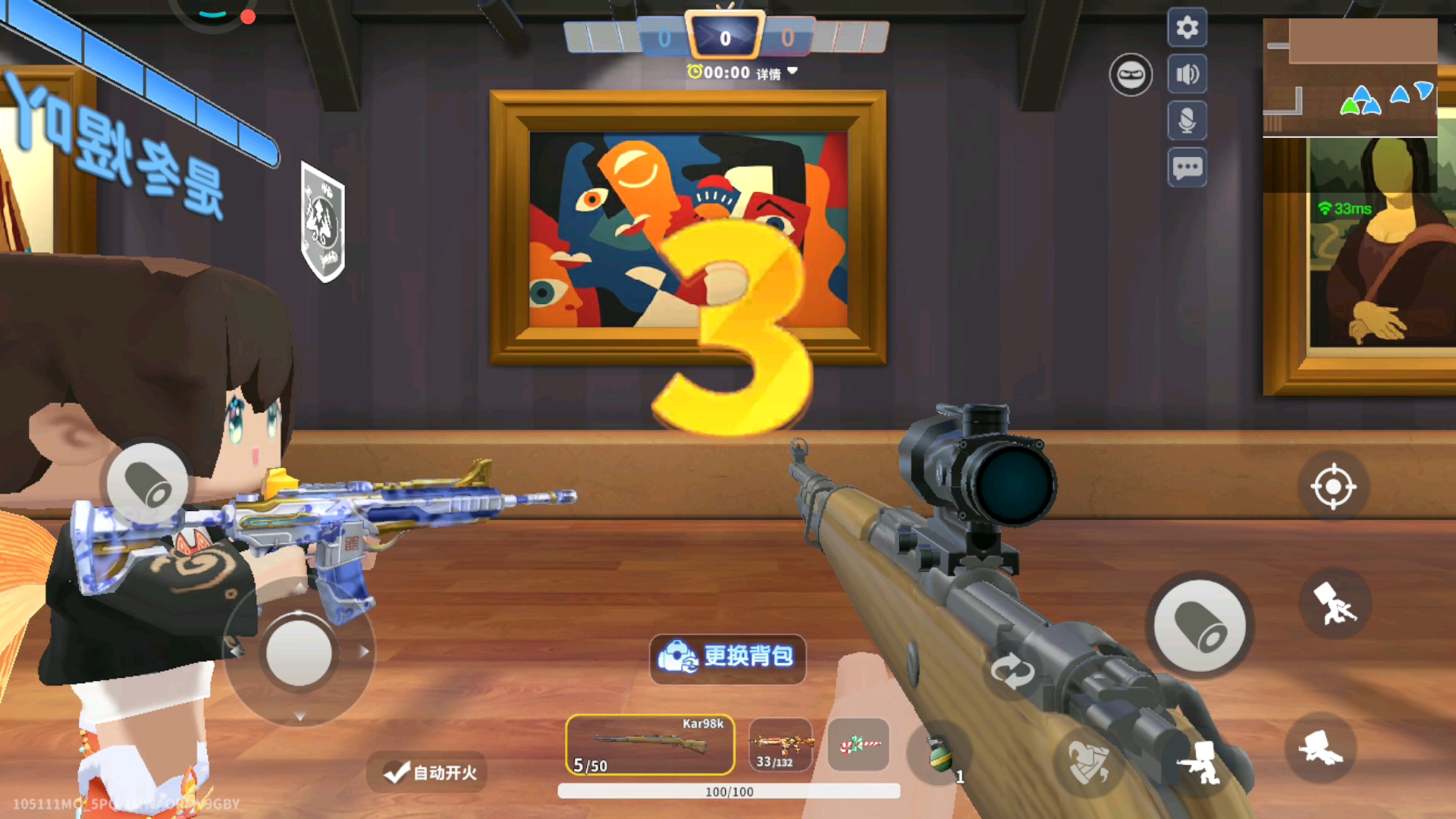The image size is (1456, 819).
Task: Activate the crosshair scope aim button
Action: [x=1333, y=487]
